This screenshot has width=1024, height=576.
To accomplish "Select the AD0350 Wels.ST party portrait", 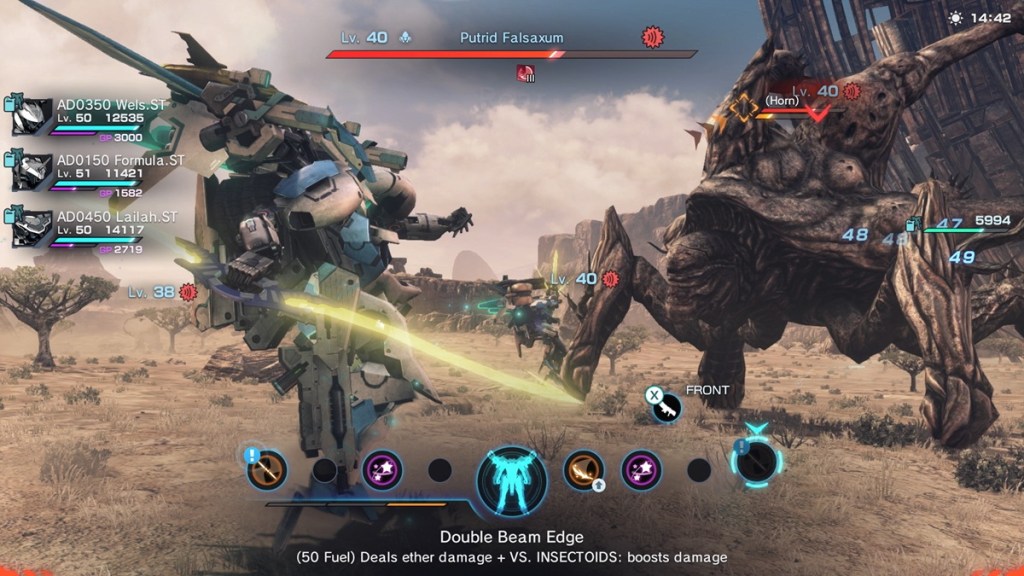I will 32,116.
